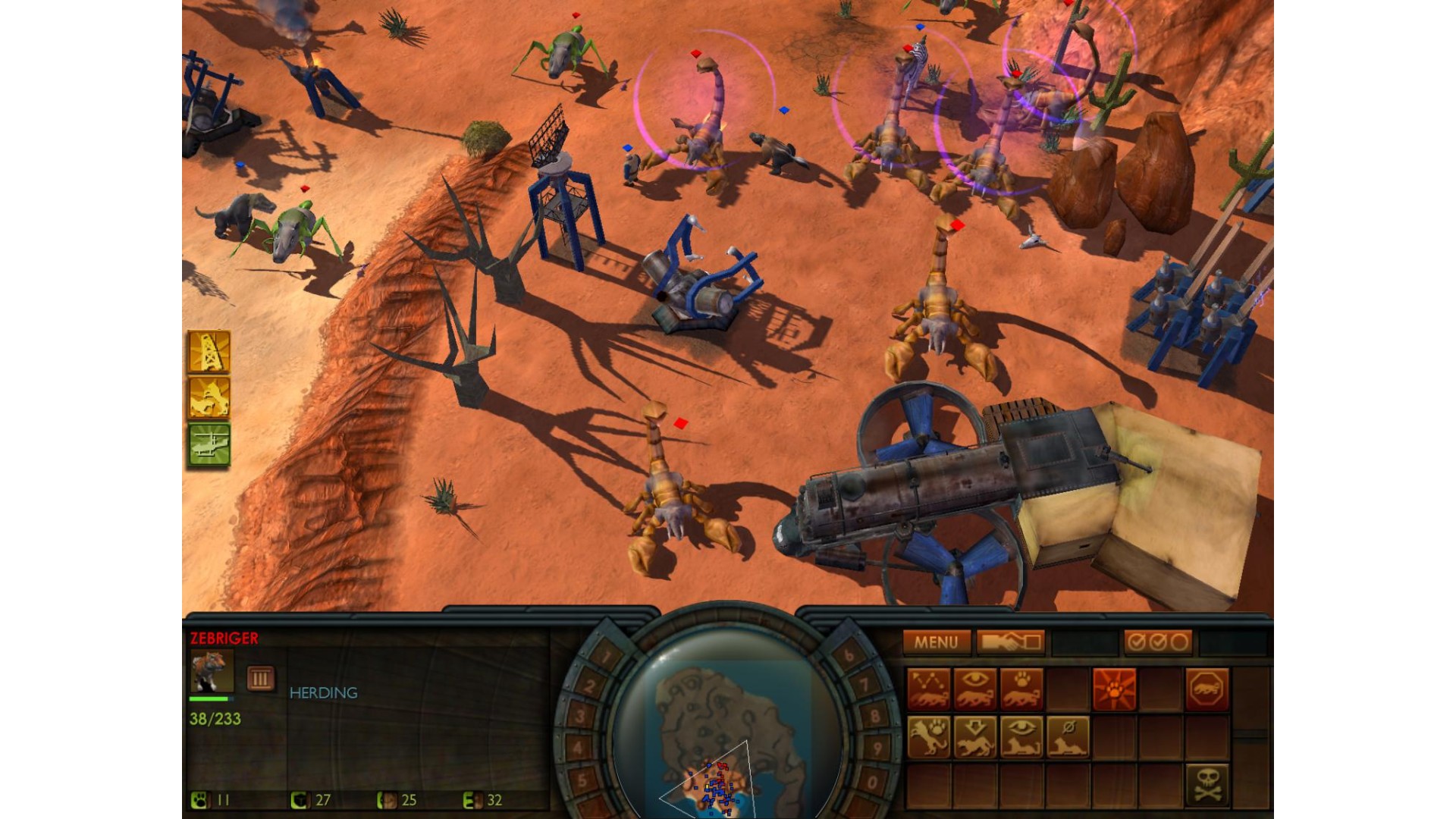This screenshot has width=1456, height=819.
Task: Choose the down-arrow creature stance
Action: pyautogui.click(x=975, y=736)
